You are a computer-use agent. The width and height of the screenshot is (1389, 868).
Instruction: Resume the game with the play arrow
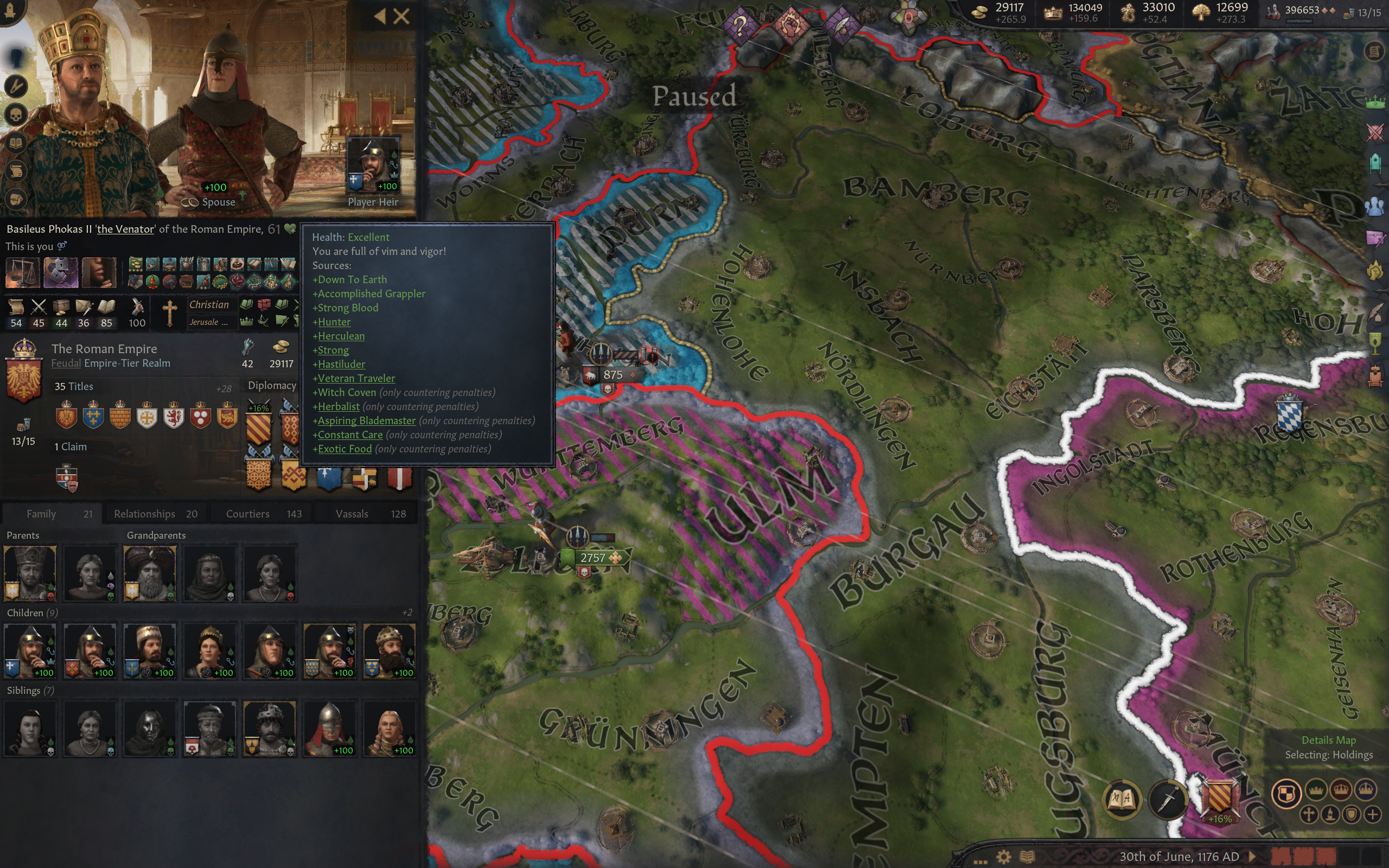(1252, 857)
